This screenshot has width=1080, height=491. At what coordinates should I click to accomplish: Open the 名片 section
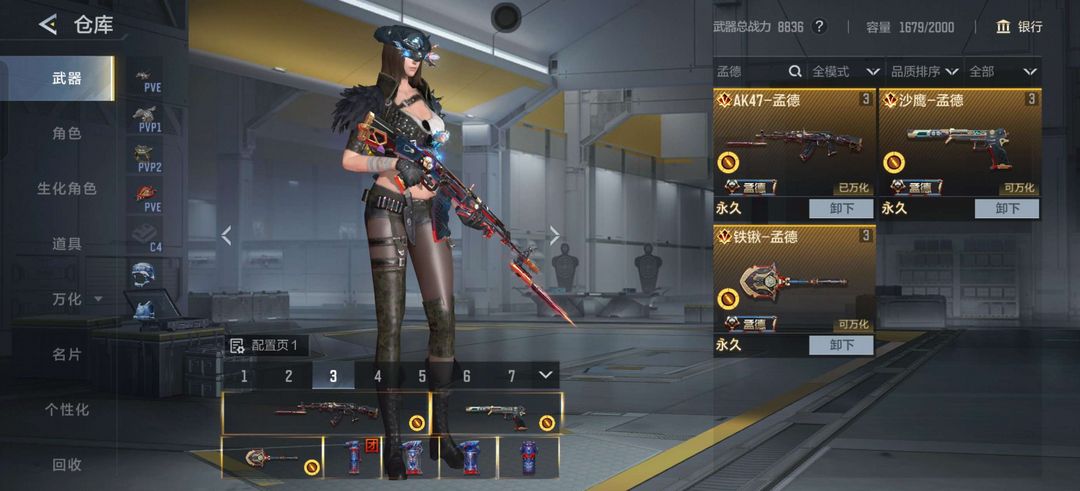pos(67,354)
